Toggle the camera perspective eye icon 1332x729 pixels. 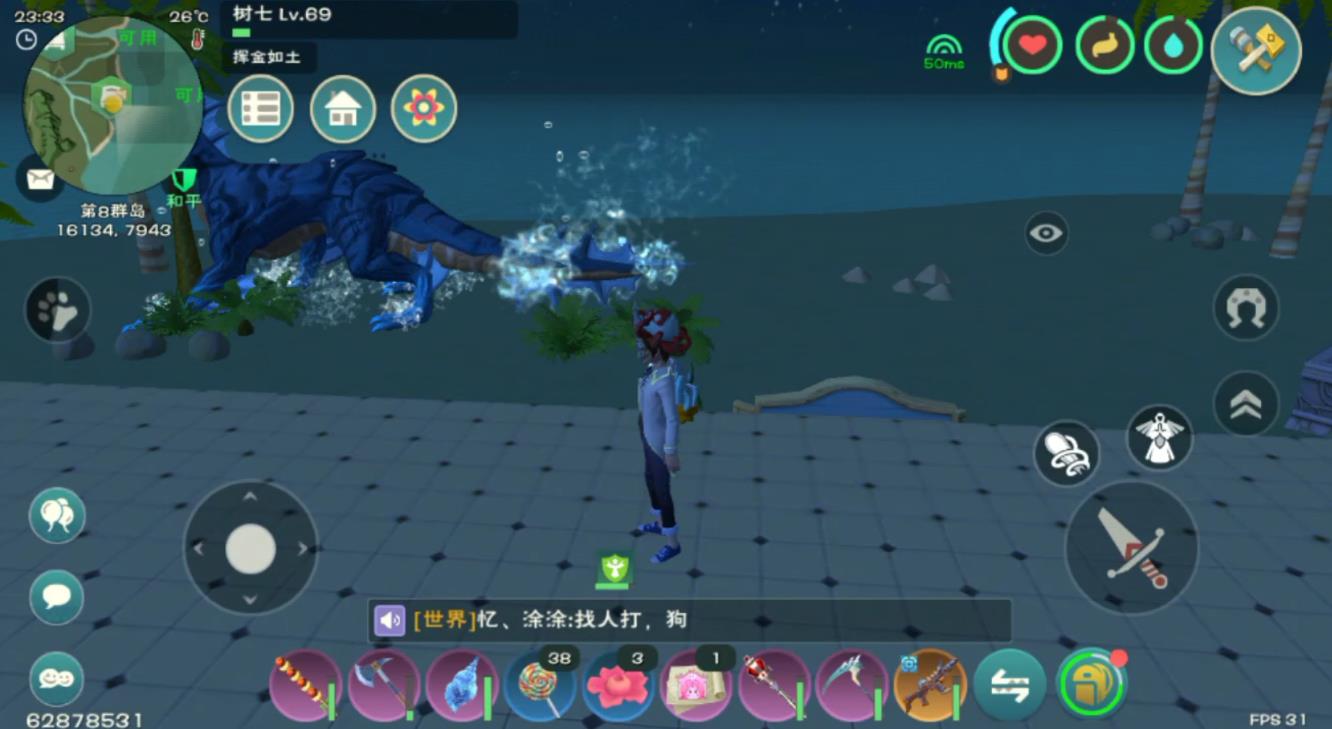[1046, 234]
